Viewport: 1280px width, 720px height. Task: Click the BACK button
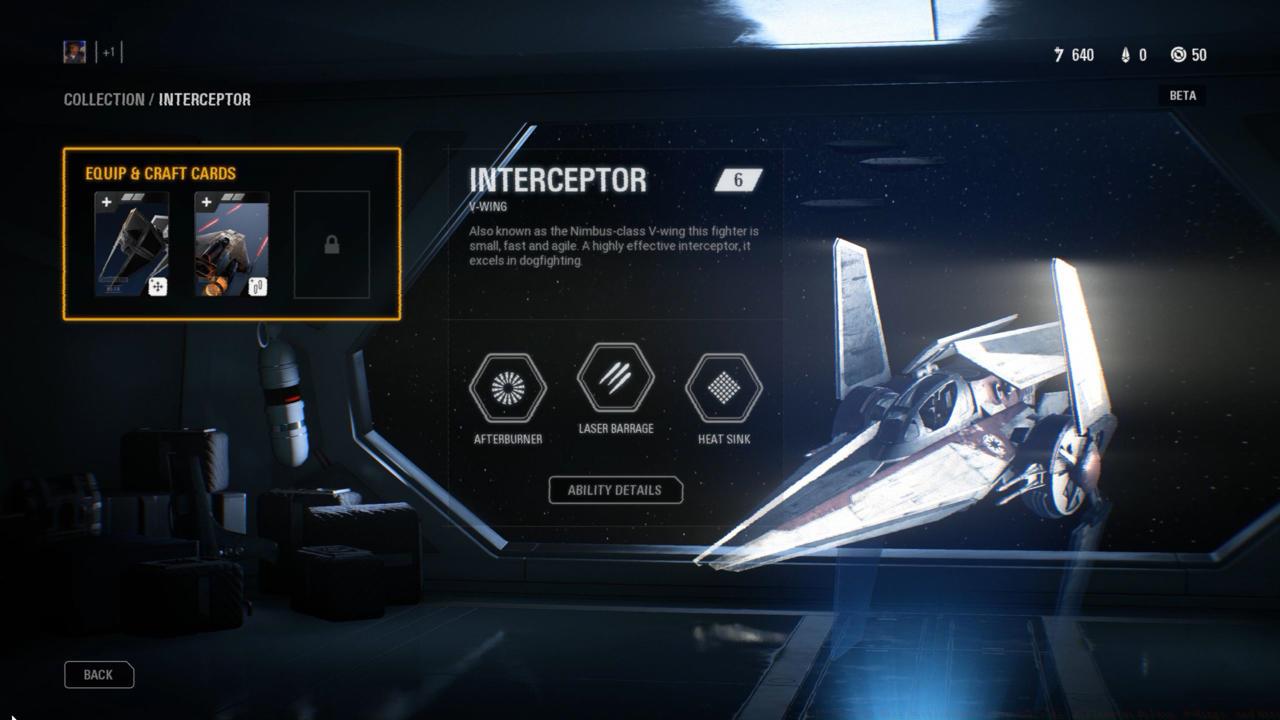(98, 674)
